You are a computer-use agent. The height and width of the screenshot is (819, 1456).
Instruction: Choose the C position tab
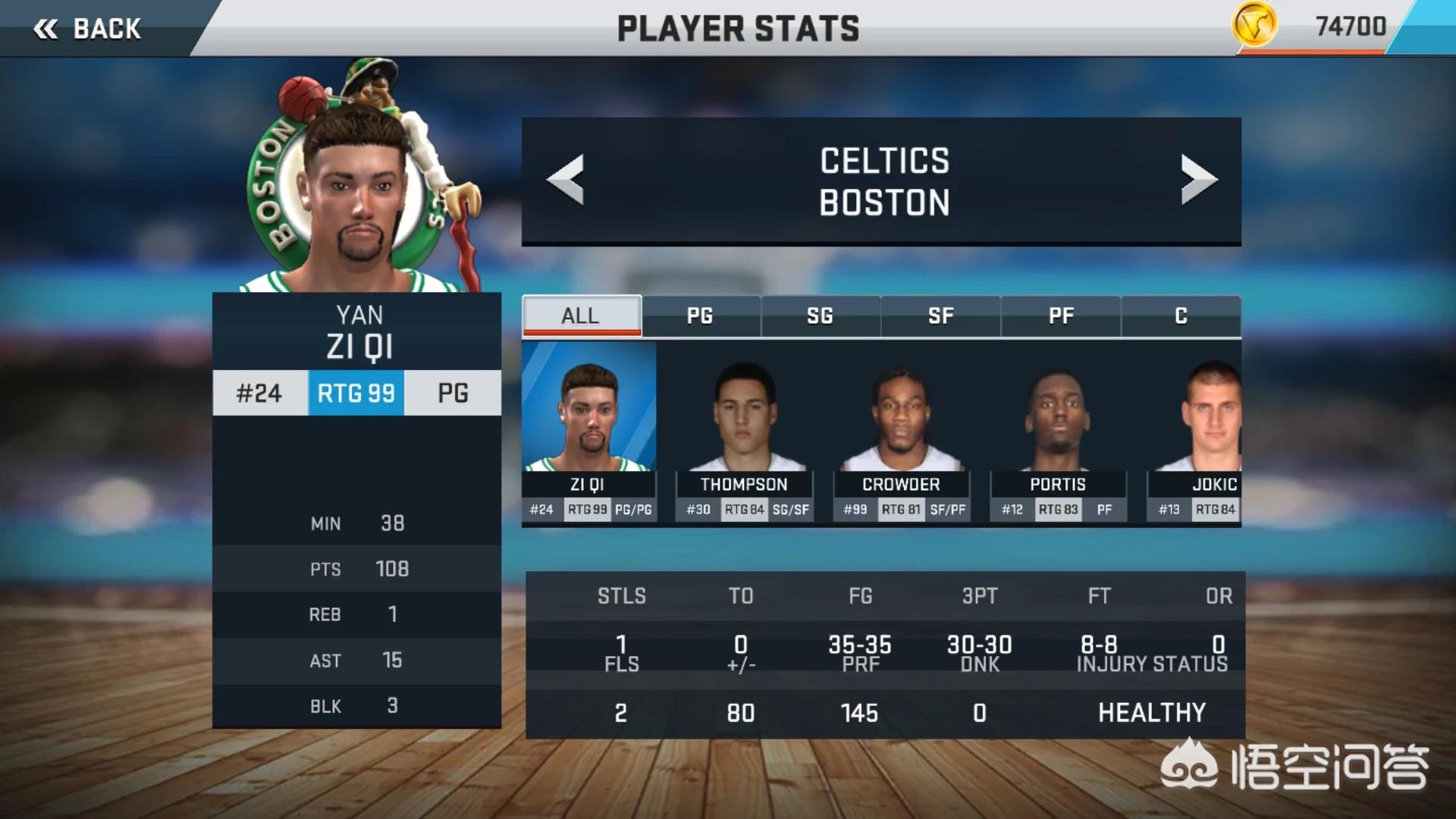coord(1181,315)
